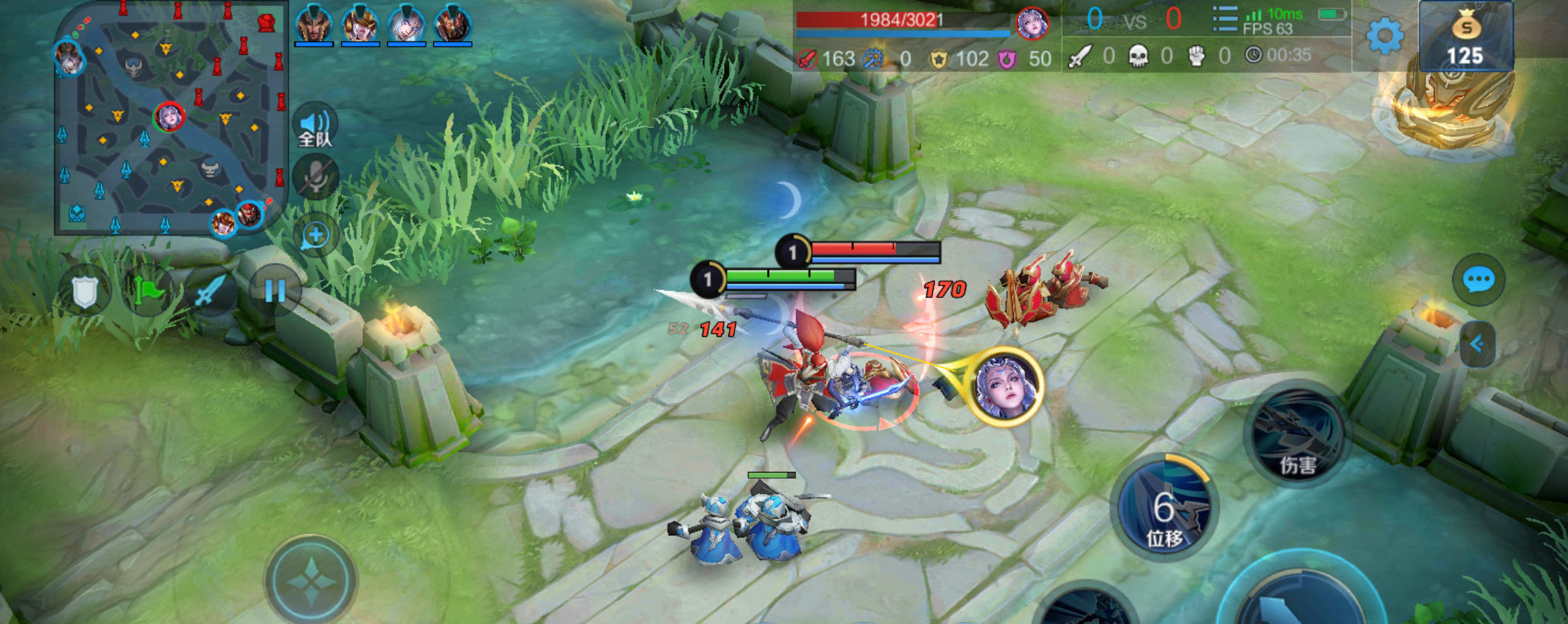Tap the movement joystick

(312, 581)
